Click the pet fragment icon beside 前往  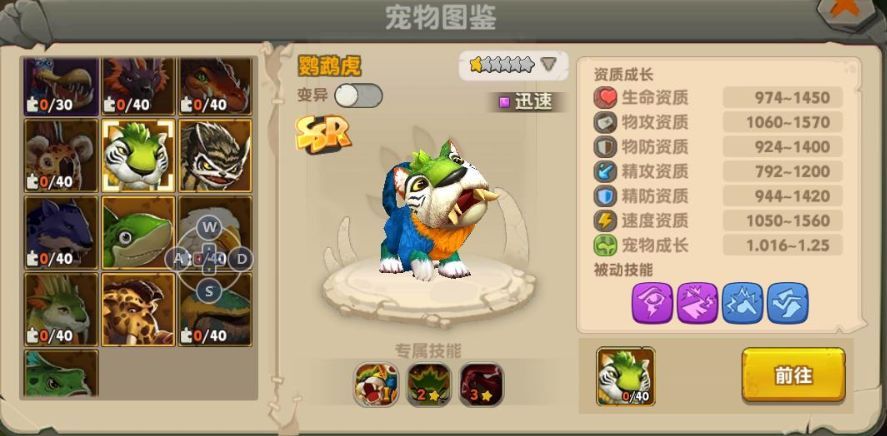pyautogui.click(x=625, y=376)
